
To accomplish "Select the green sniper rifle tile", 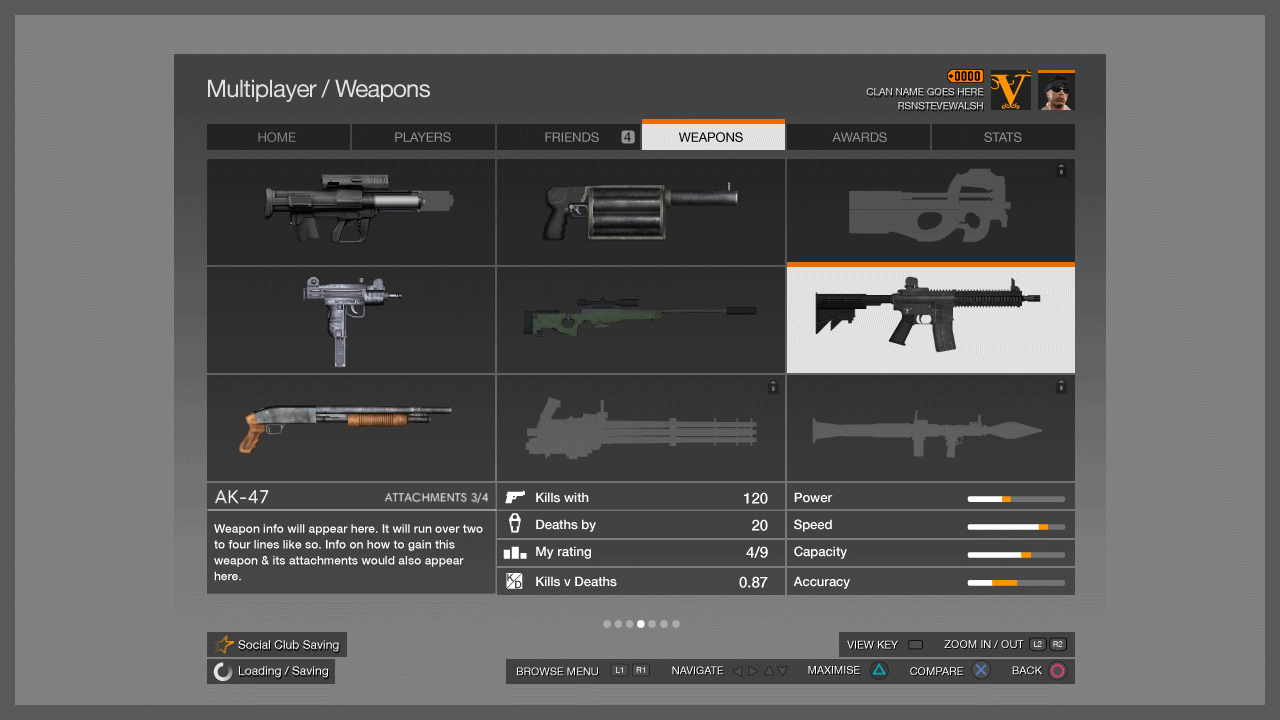I will click(x=640, y=320).
